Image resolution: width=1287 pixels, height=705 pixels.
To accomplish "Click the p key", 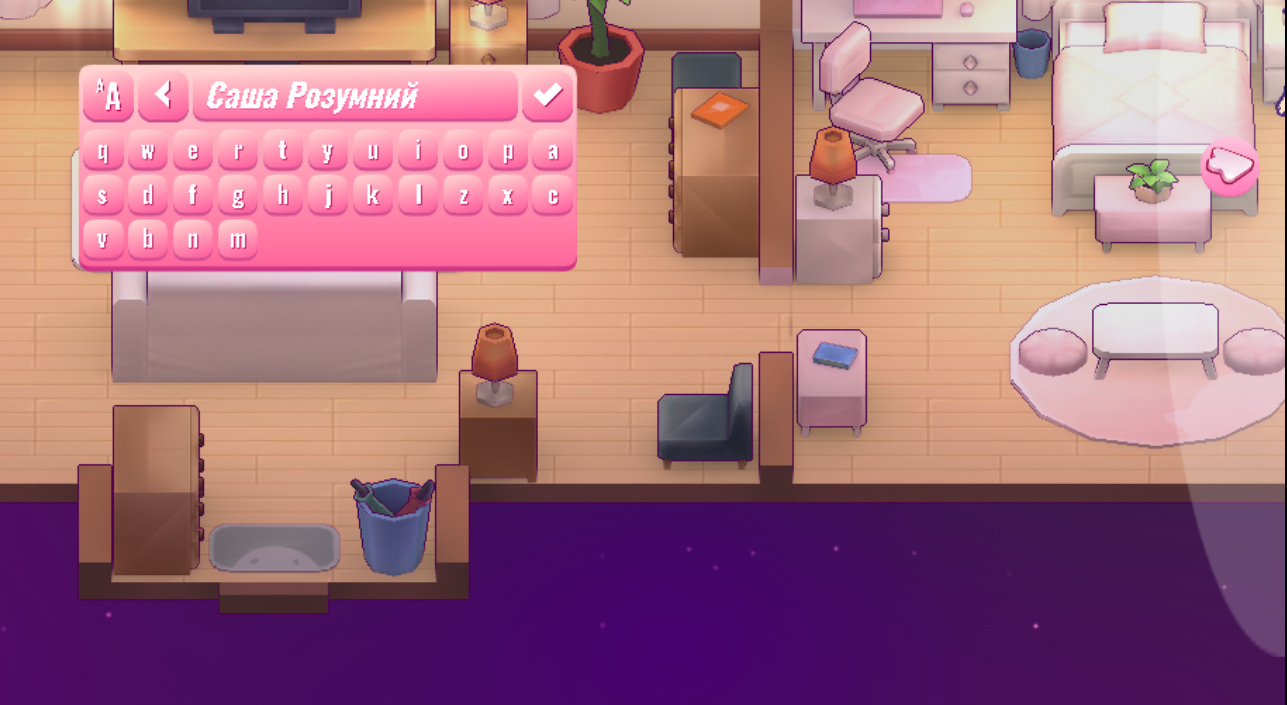I will click(x=508, y=151).
